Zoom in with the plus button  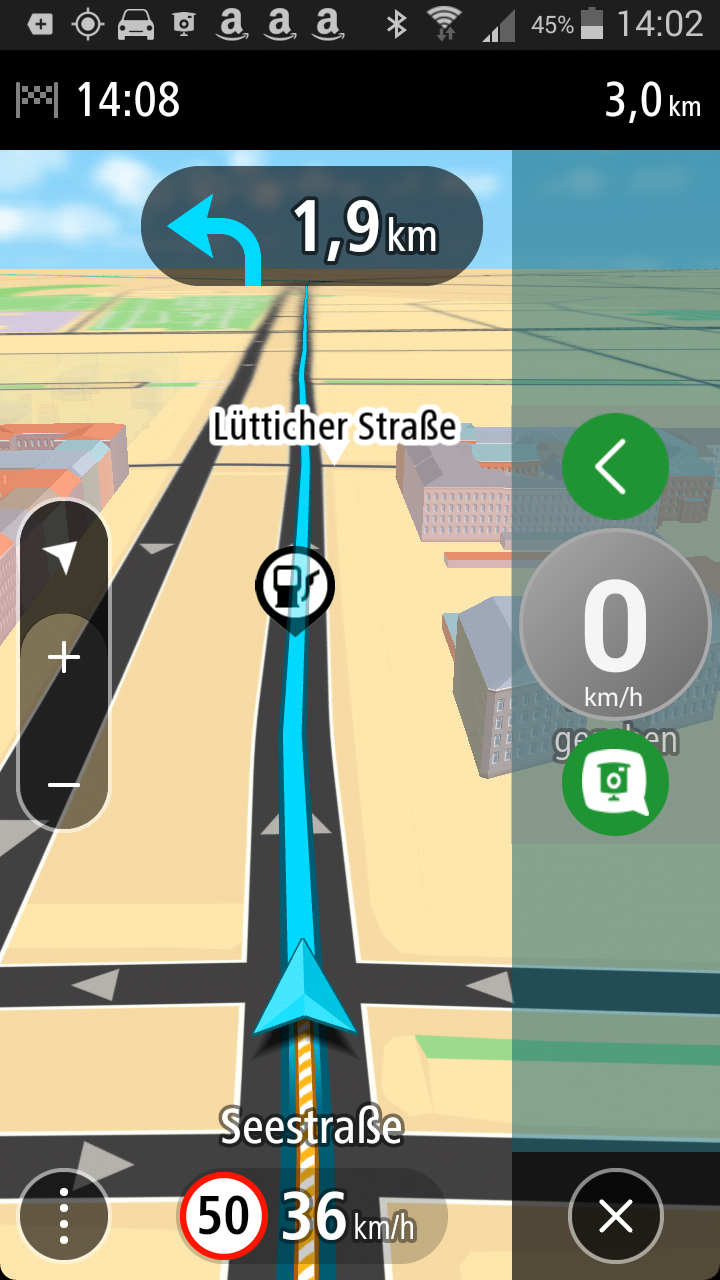pos(64,658)
